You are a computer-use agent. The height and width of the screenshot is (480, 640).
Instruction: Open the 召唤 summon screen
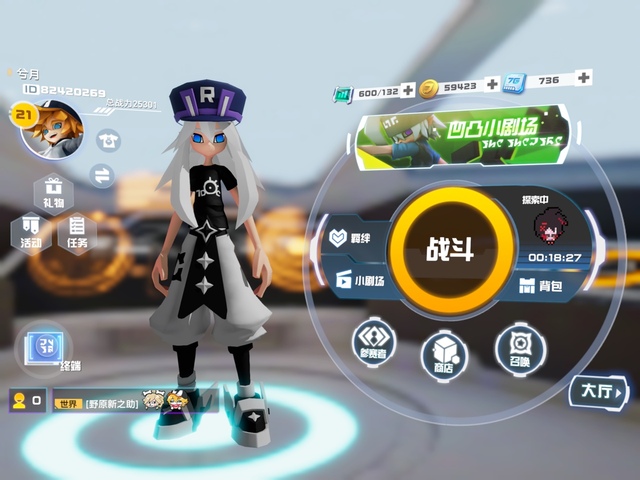pos(520,345)
